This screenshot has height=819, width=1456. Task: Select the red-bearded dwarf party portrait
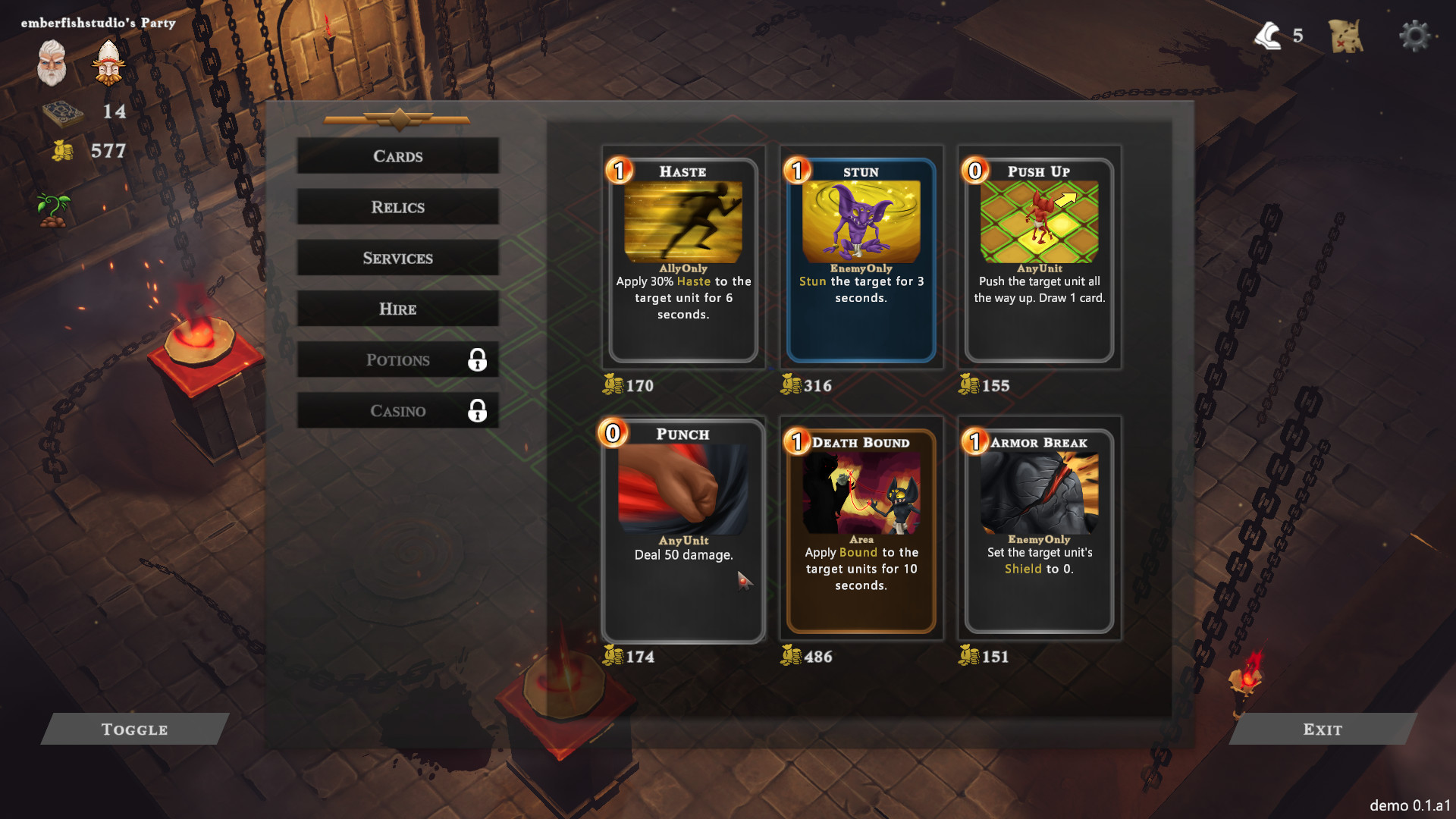(x=108, y=63)
